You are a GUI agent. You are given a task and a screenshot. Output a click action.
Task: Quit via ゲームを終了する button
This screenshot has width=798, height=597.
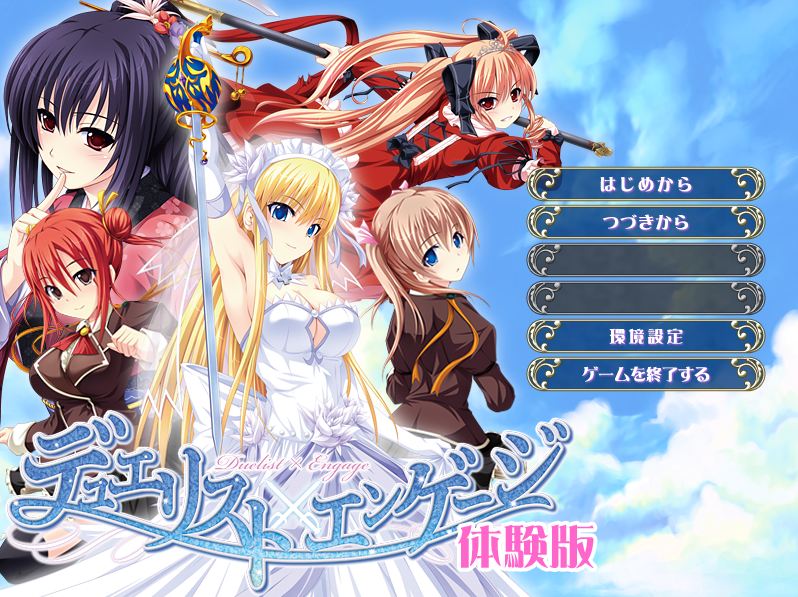[645, 374]
